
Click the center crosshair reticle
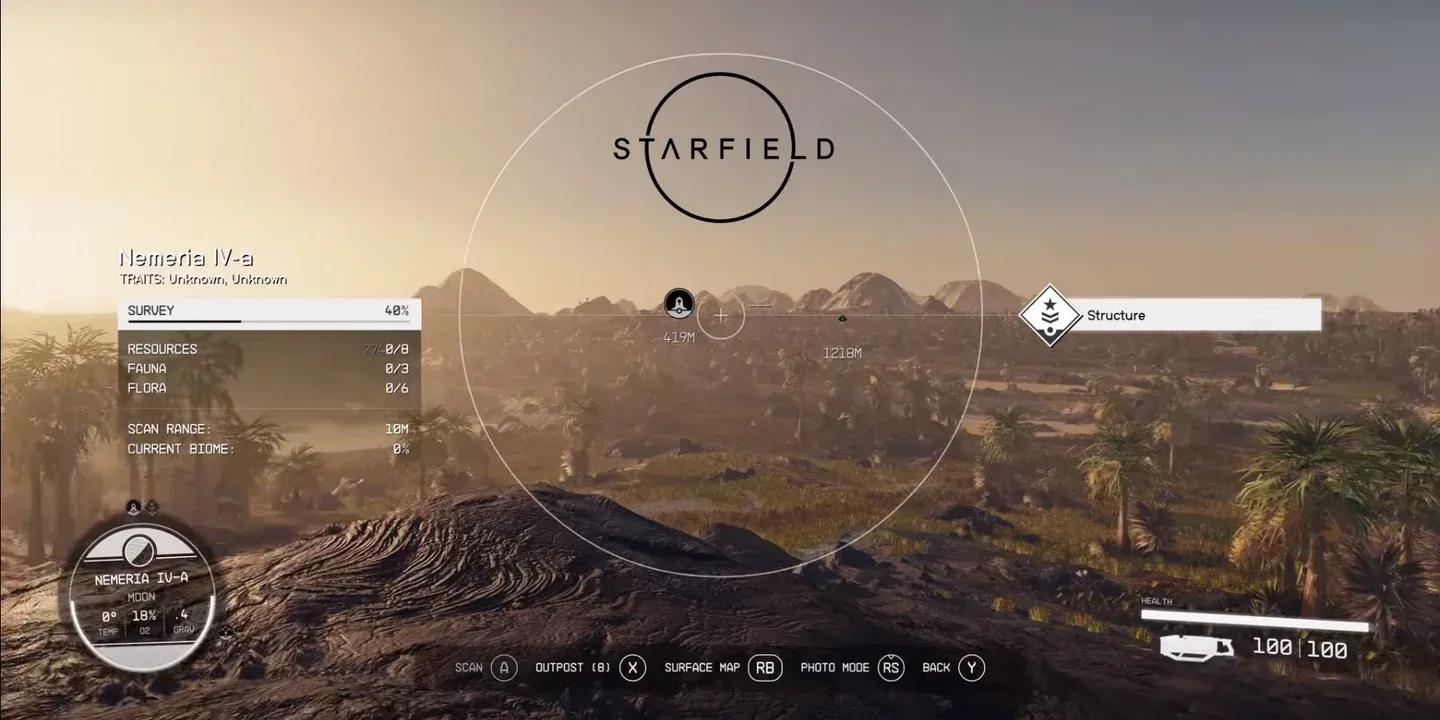[x=721, y=317]
